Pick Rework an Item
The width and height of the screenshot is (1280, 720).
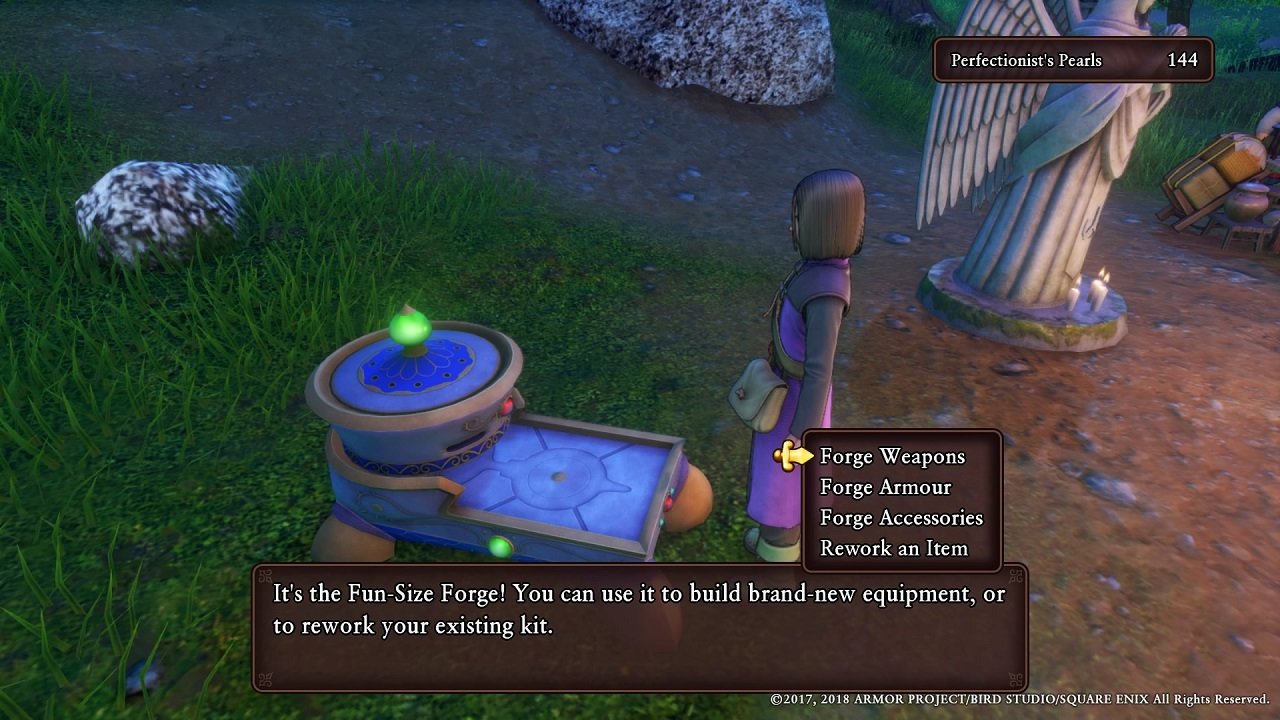893,549
